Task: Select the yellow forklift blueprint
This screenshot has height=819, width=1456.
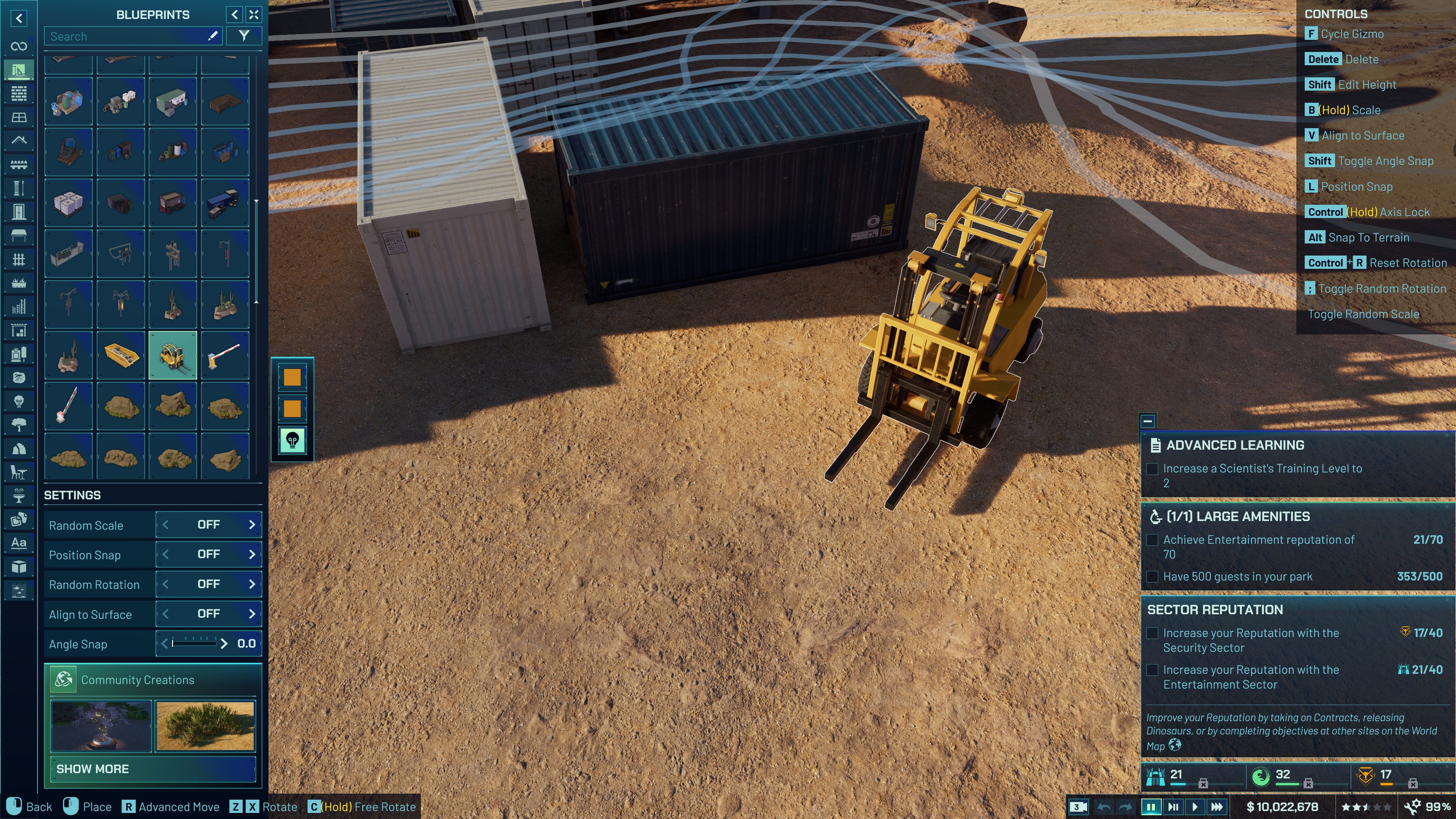Action: tap(173, 355)
